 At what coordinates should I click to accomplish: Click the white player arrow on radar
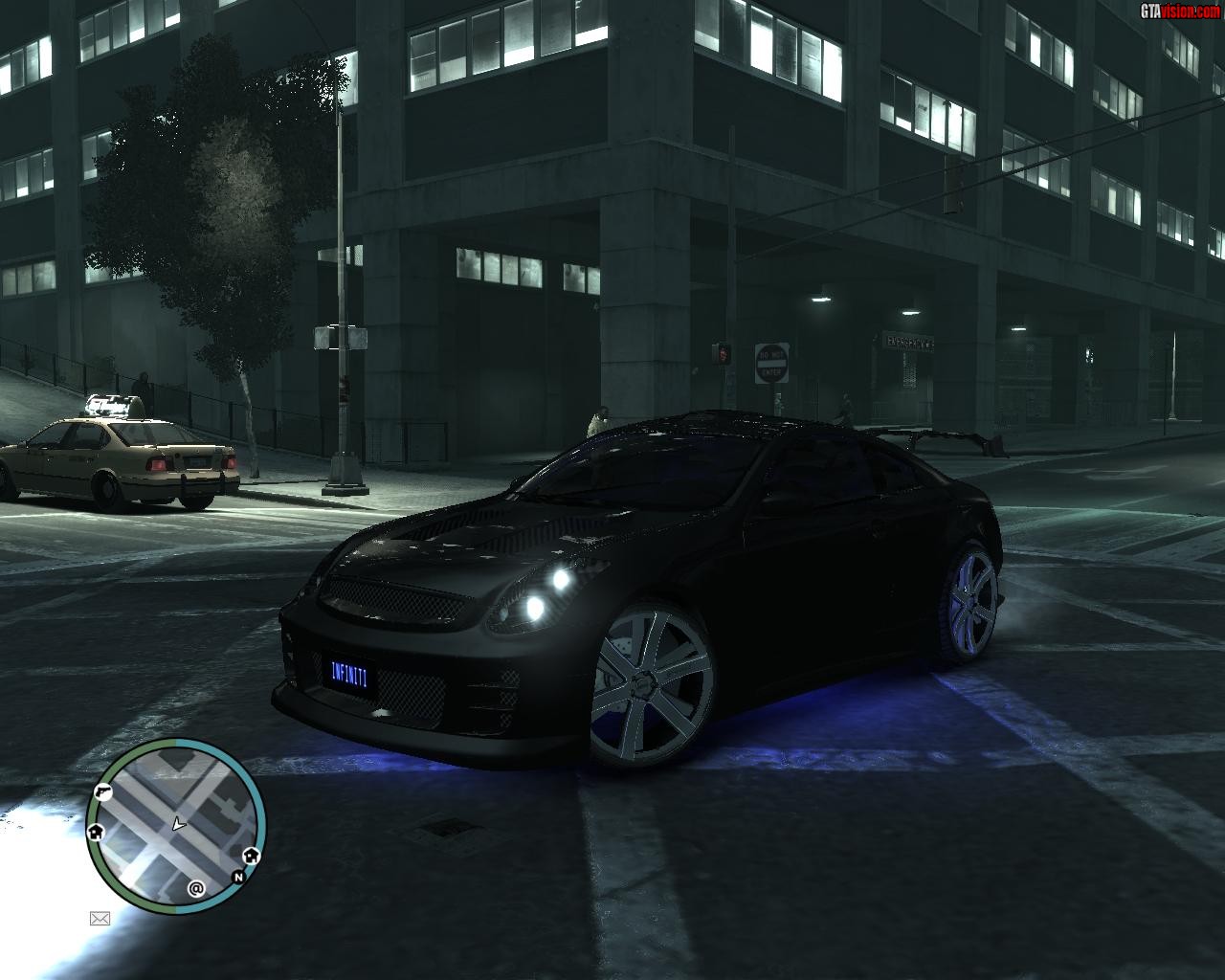coord(177,823)
